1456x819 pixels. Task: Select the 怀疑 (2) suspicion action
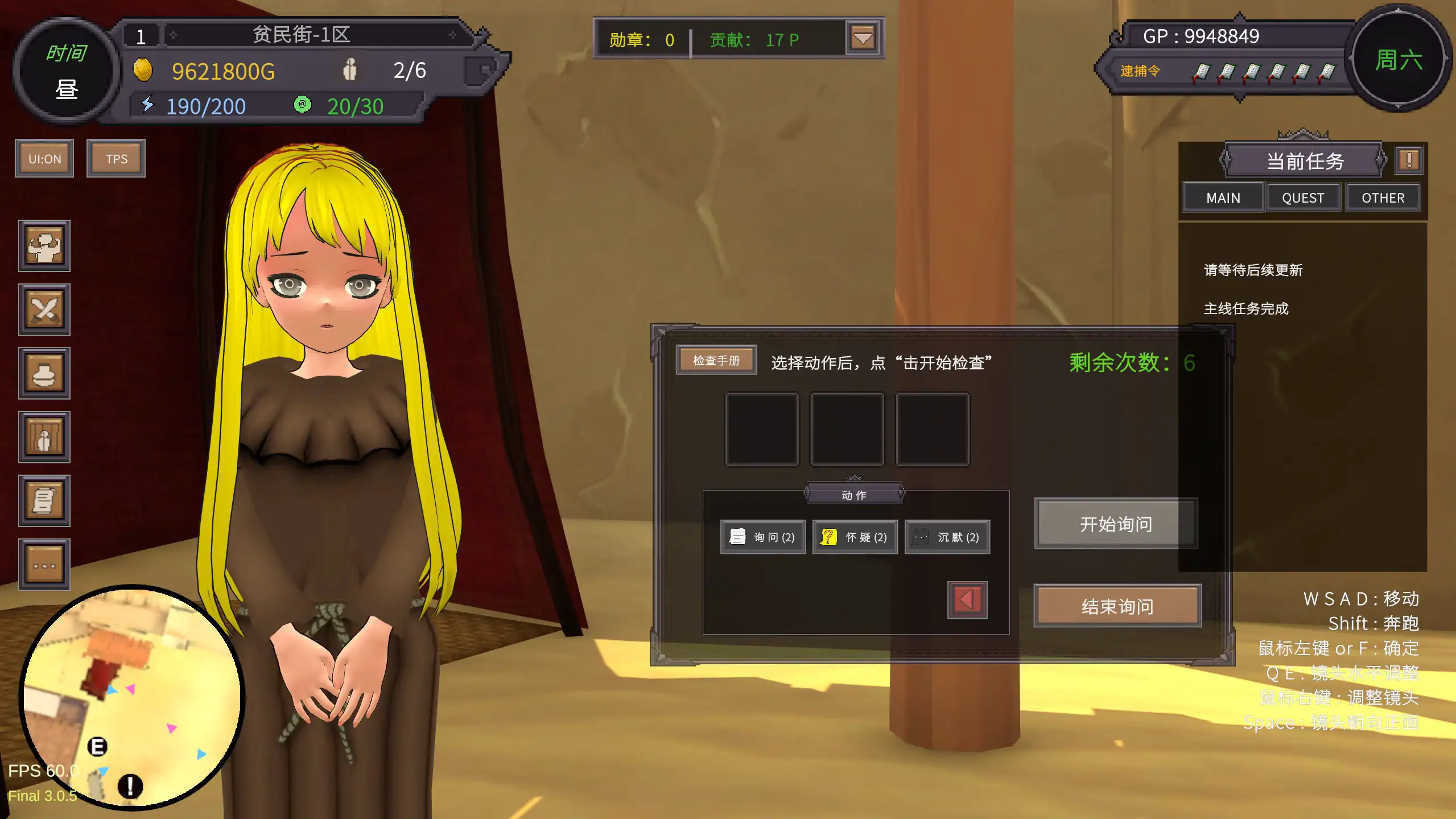tap(855, 537)
